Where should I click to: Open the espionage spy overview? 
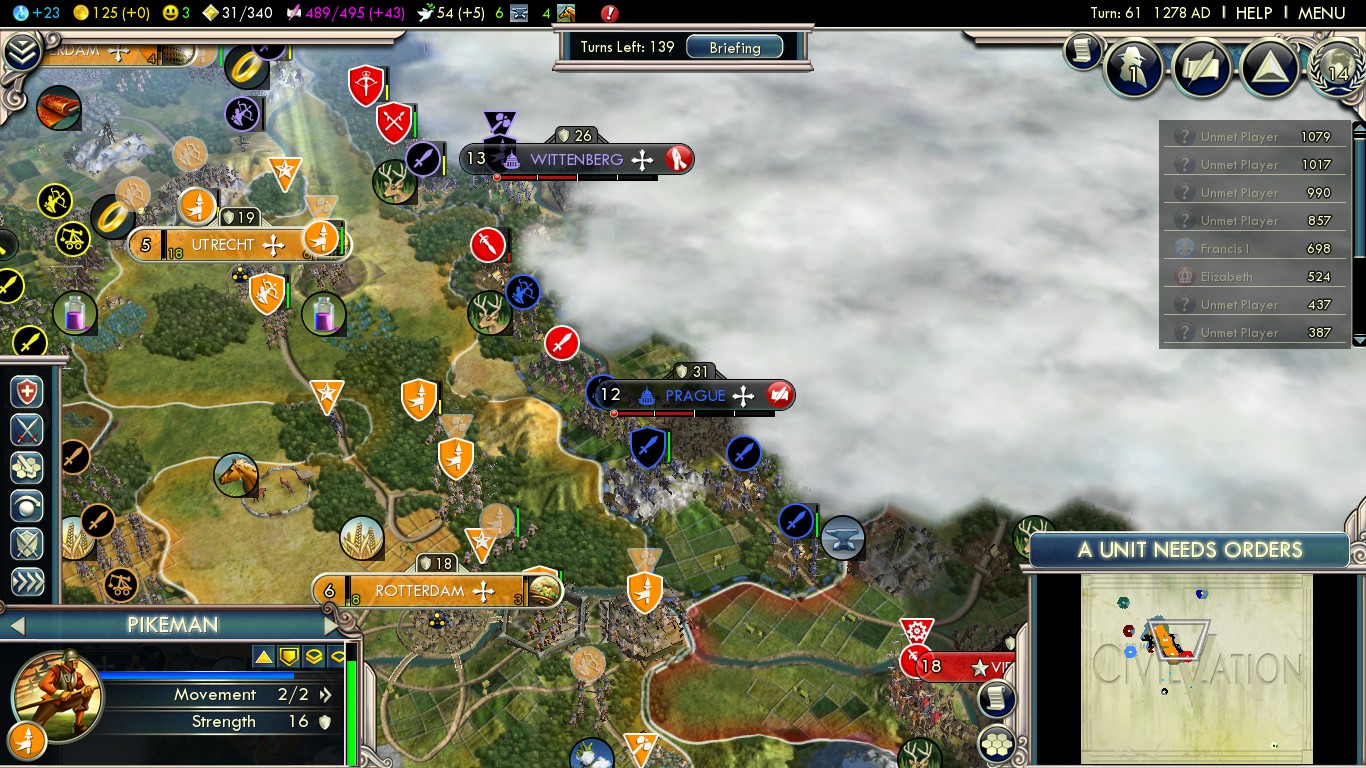point(1134,68)
